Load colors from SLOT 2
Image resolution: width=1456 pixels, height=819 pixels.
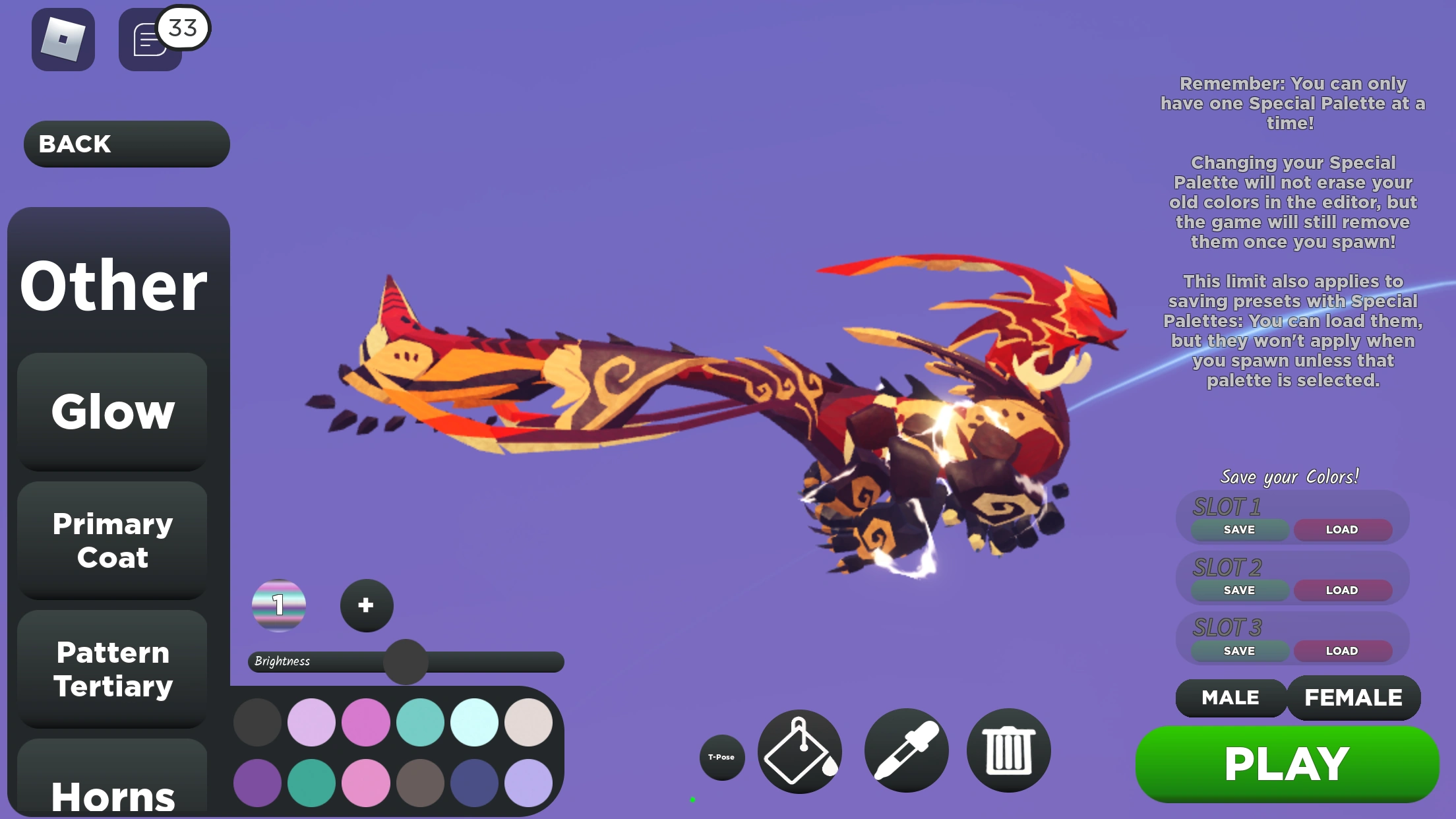pos(1343,590)
